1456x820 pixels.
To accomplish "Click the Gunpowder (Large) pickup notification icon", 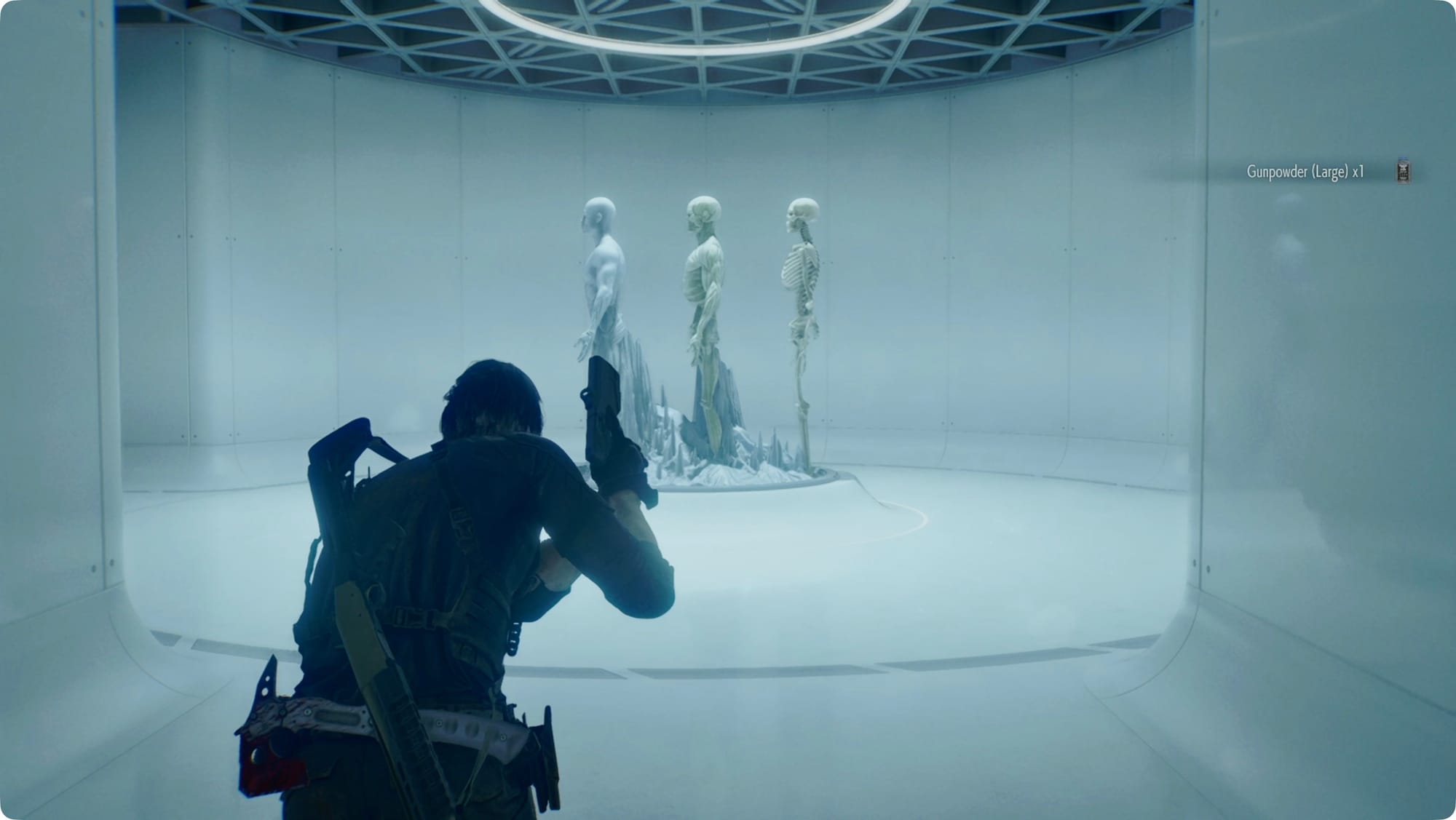I will 1404,172.
